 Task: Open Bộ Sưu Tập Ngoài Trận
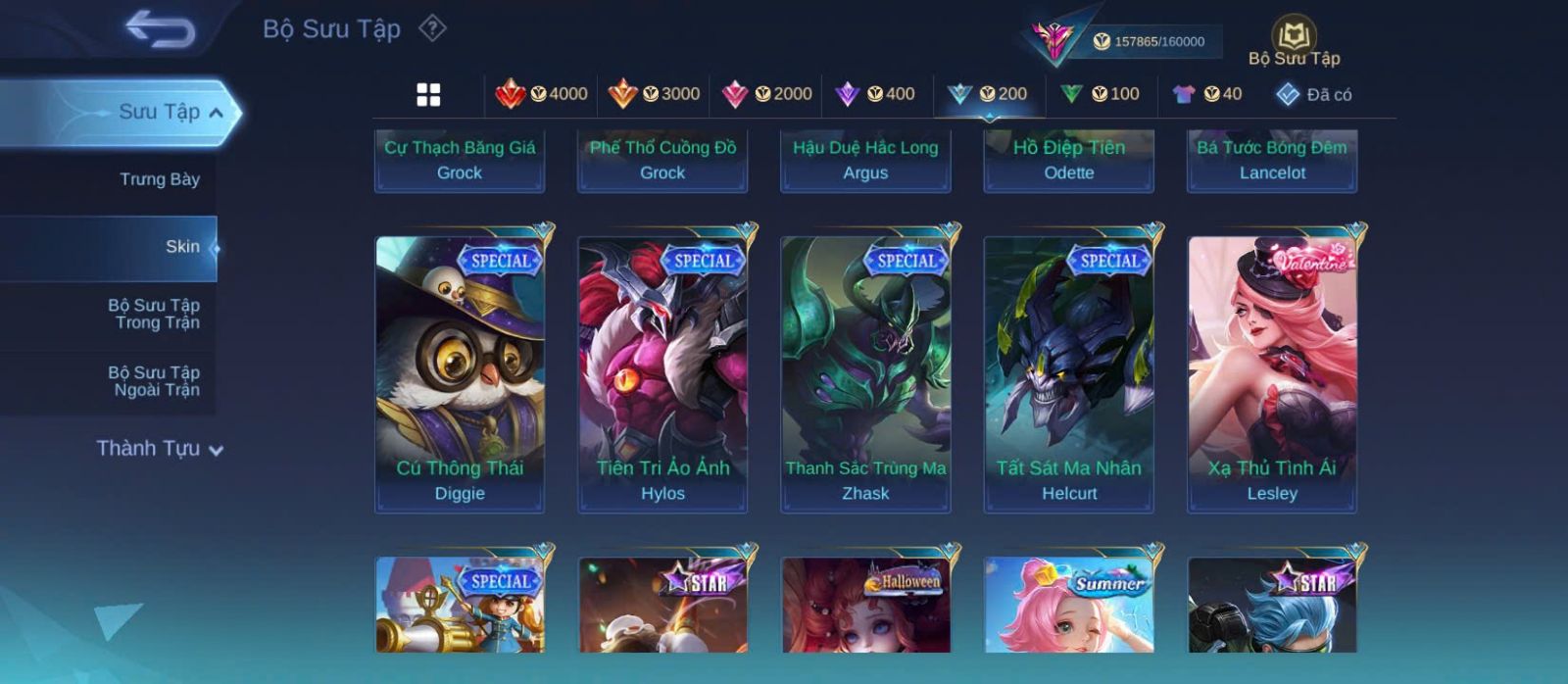[155, 381]
